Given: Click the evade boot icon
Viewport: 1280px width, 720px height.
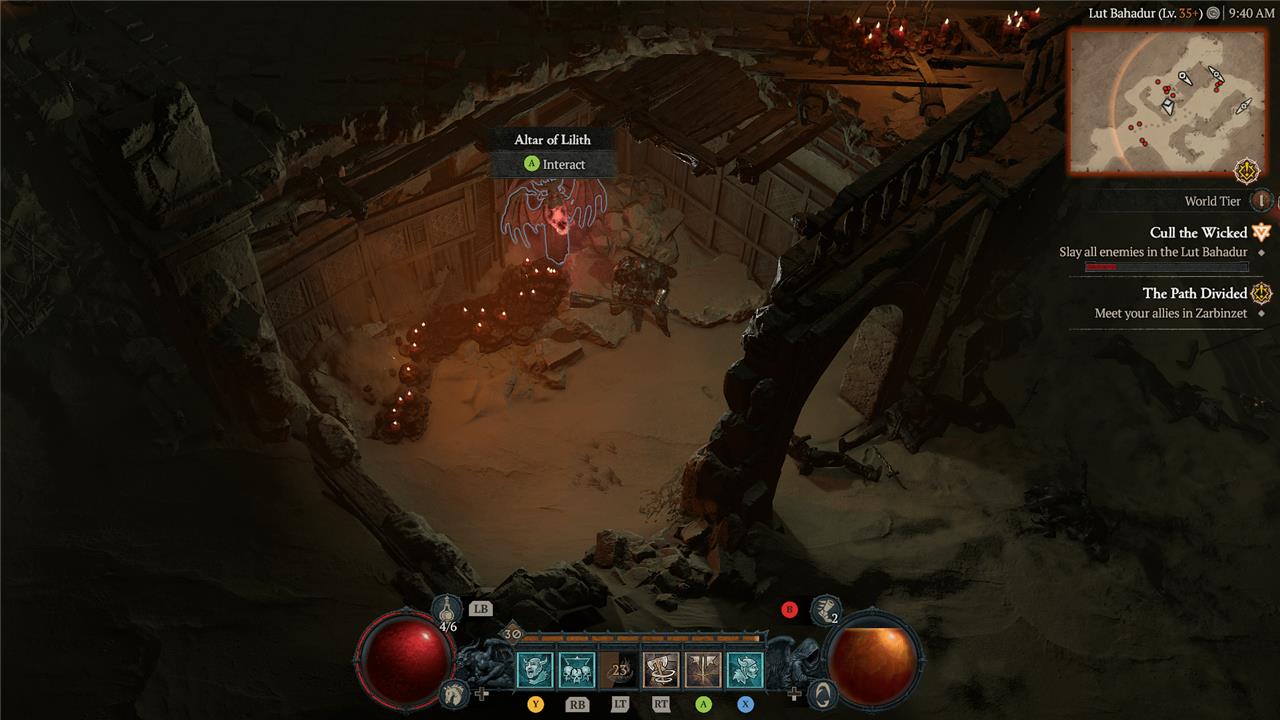Looking at the screenshot, I should (x=824, y=608).
